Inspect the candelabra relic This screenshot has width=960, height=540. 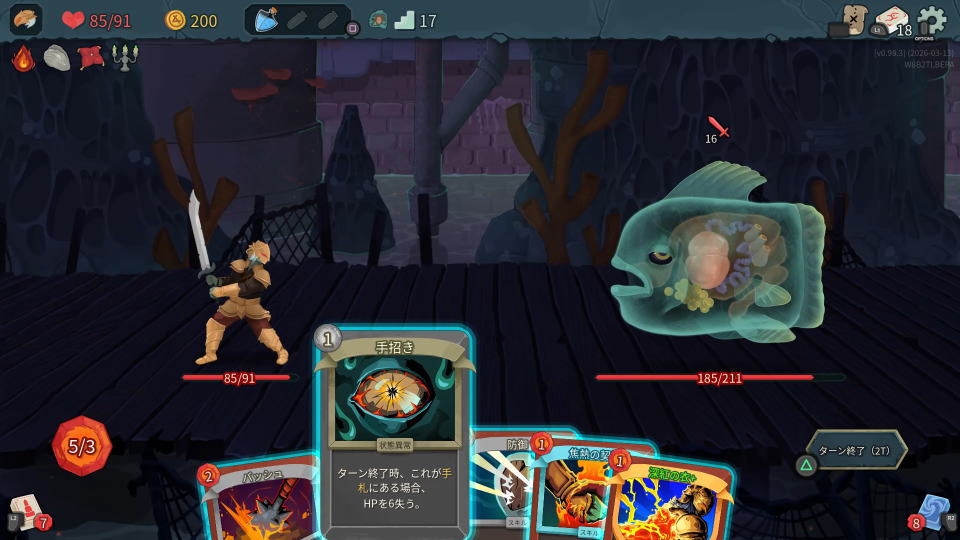coord(125,58)
